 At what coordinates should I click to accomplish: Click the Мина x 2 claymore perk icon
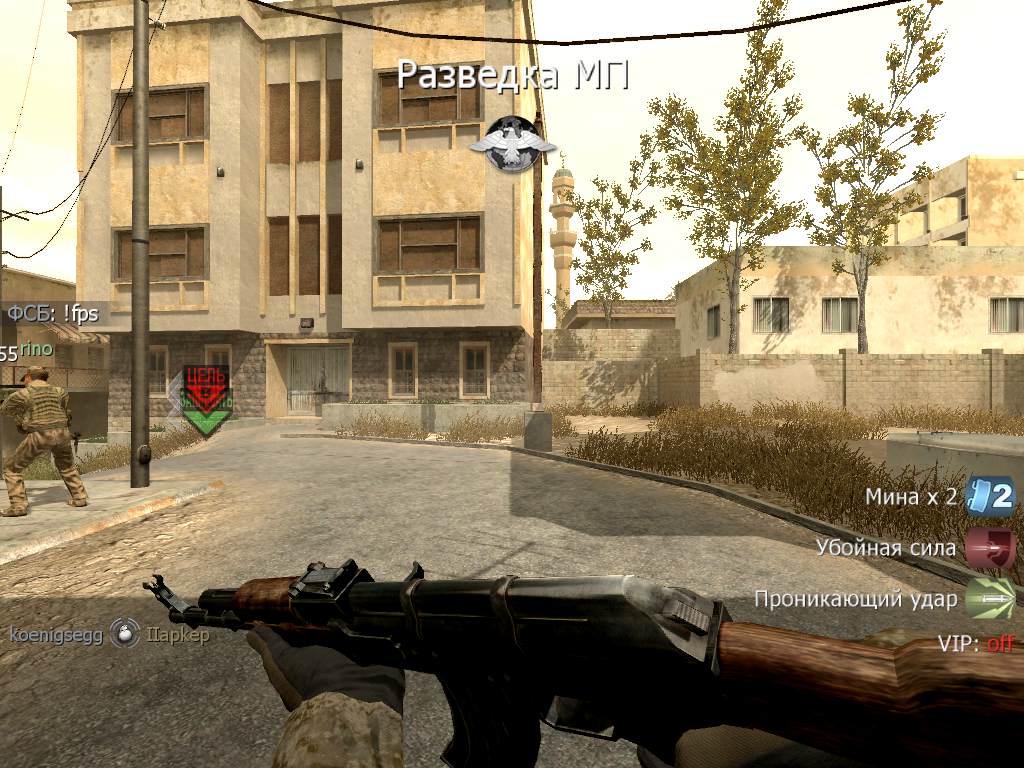[x=990, y=496]
